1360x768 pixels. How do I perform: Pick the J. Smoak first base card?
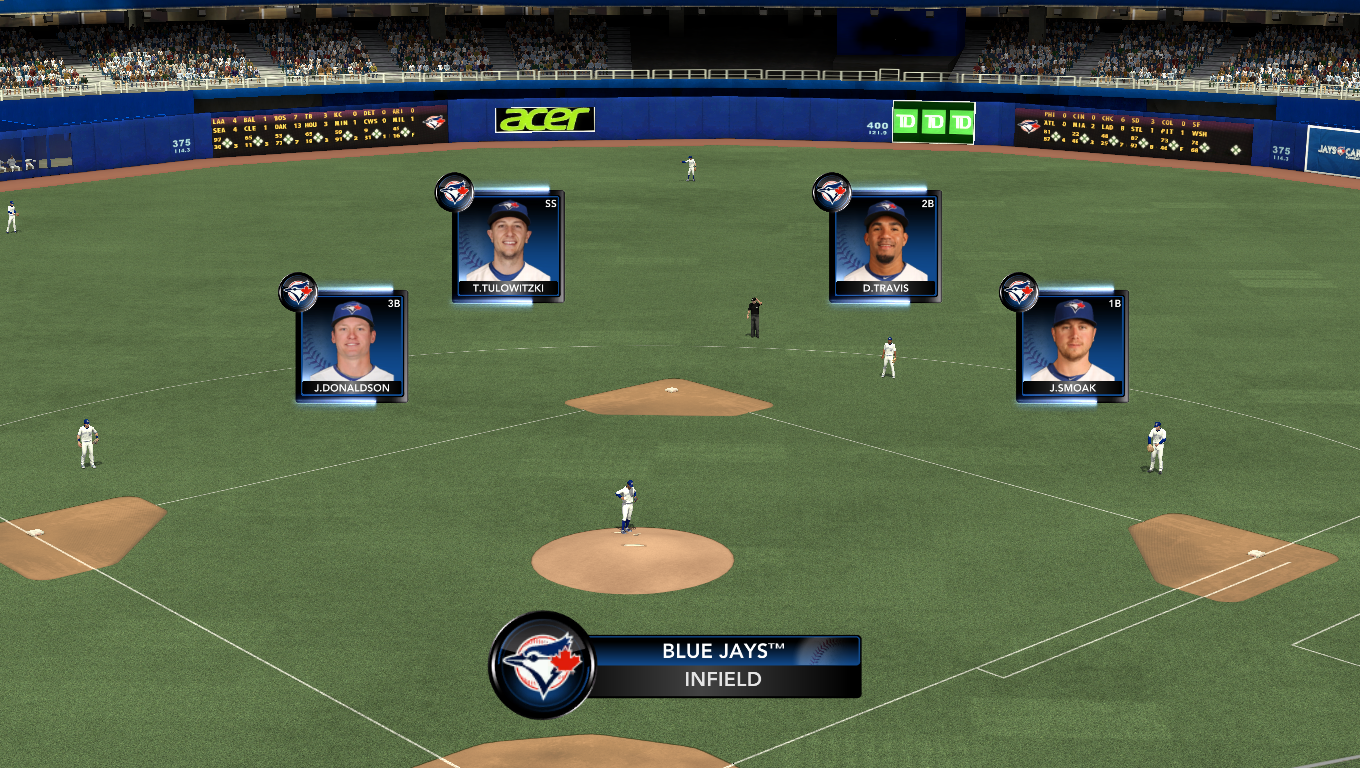1072,346
